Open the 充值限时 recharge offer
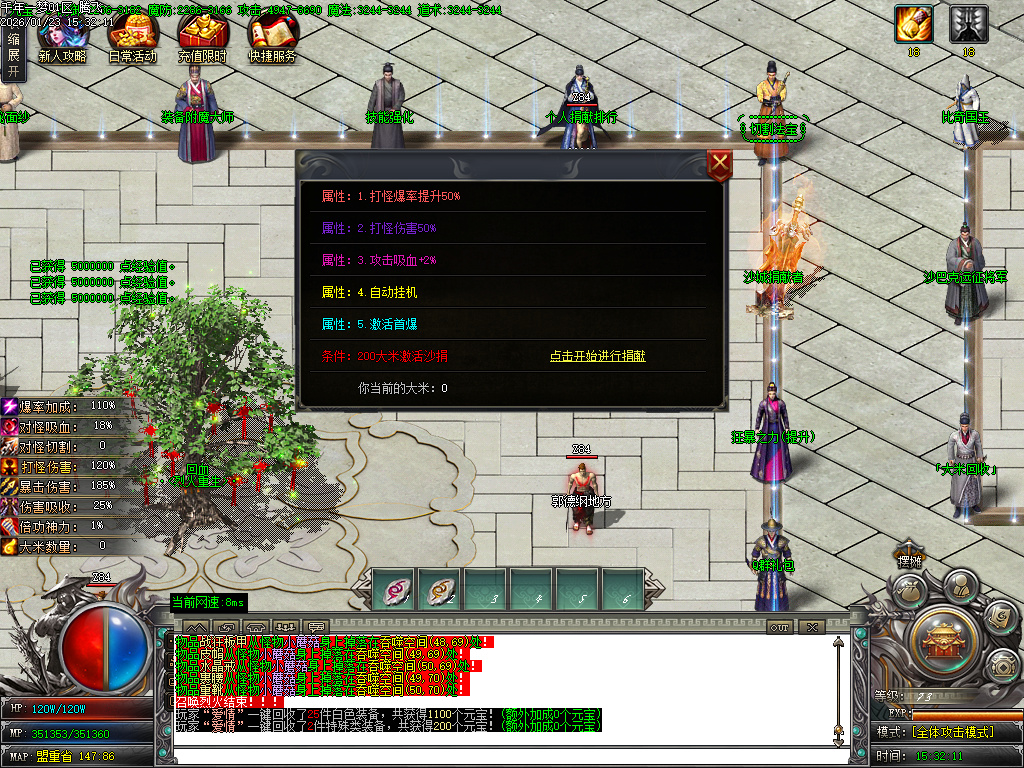Screen dimensions: 1024x768 (x=202, y=40)
